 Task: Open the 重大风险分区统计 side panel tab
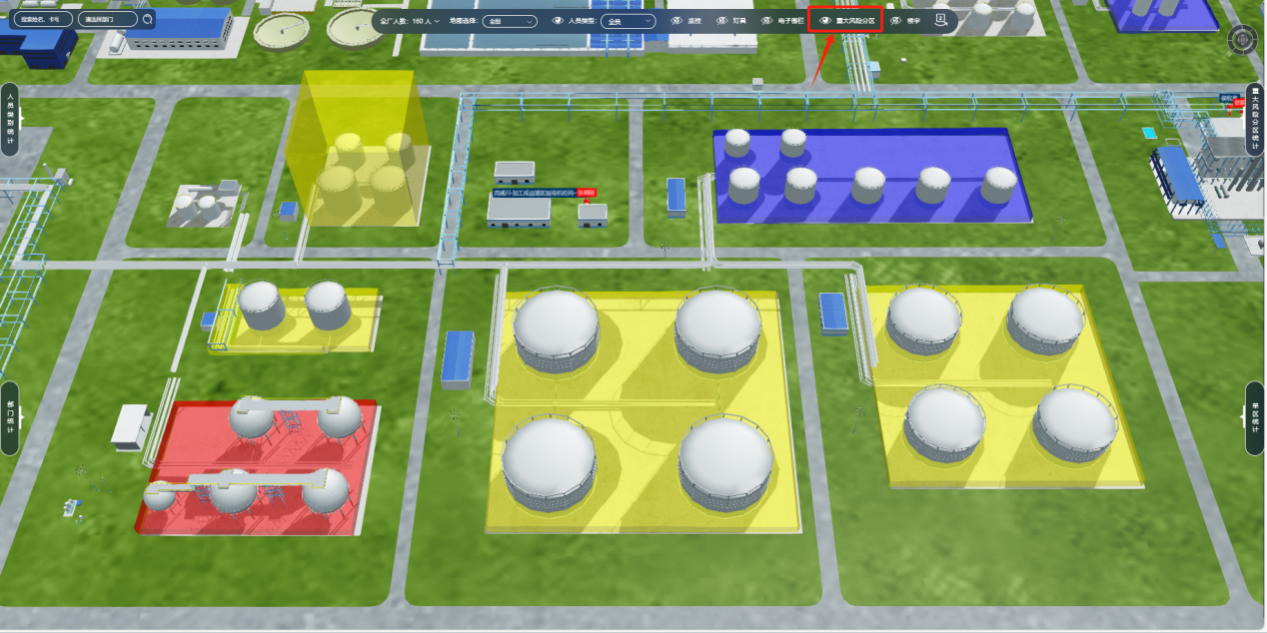tap(1255, 119)
